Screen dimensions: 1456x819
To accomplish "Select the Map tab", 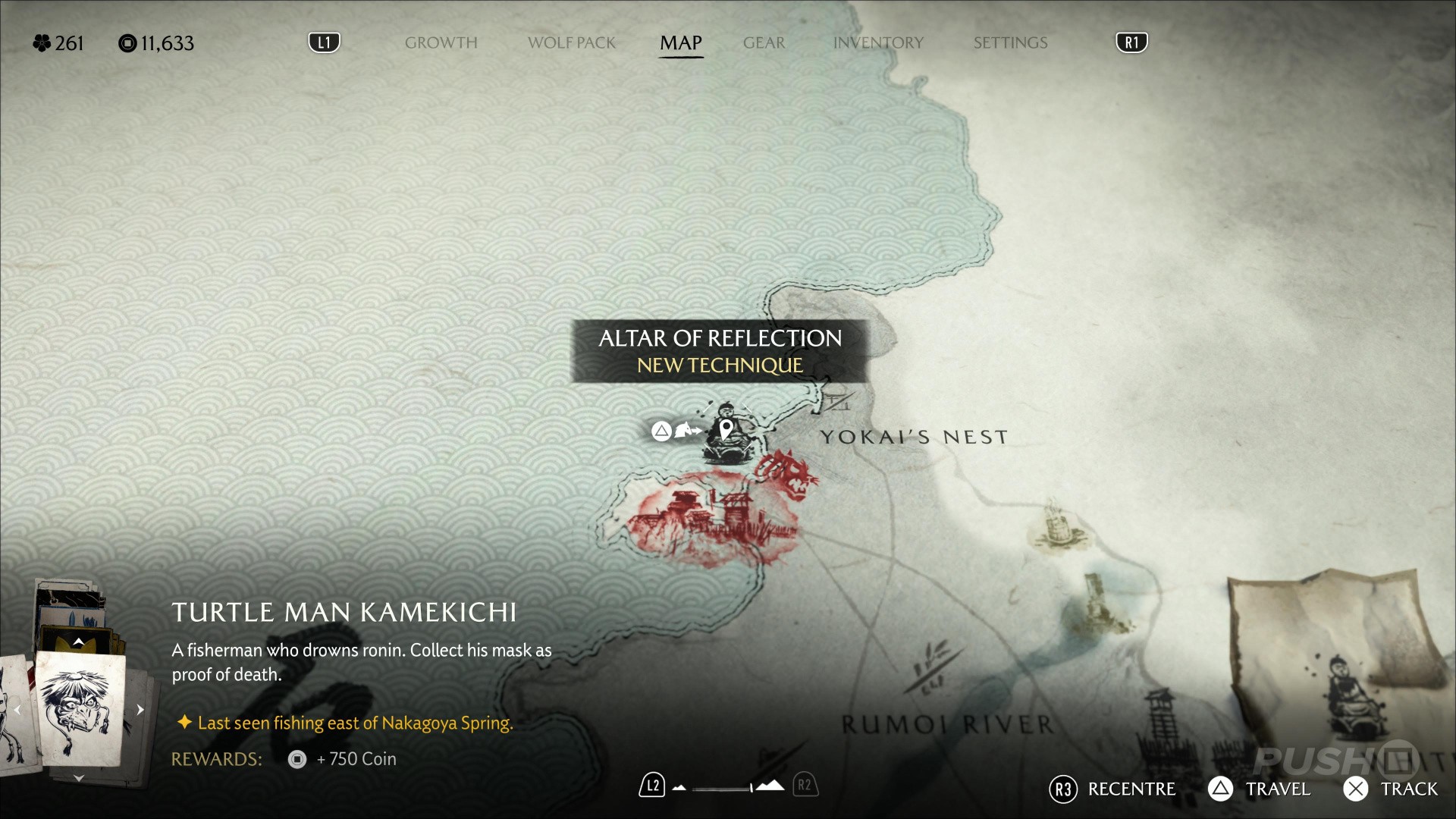I will coord(680,43).
